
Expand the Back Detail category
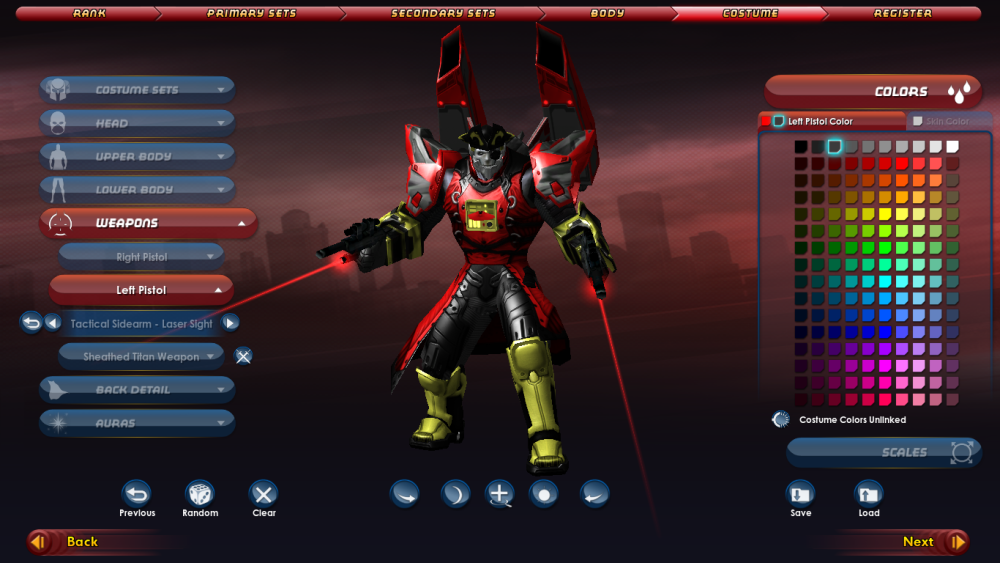point(137,390)
